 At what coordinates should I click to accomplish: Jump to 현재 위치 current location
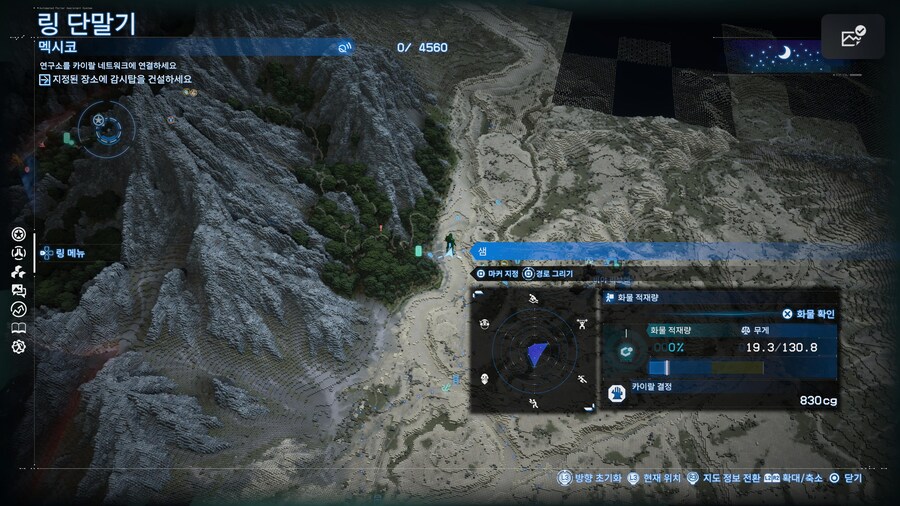[x=659, y=479]
